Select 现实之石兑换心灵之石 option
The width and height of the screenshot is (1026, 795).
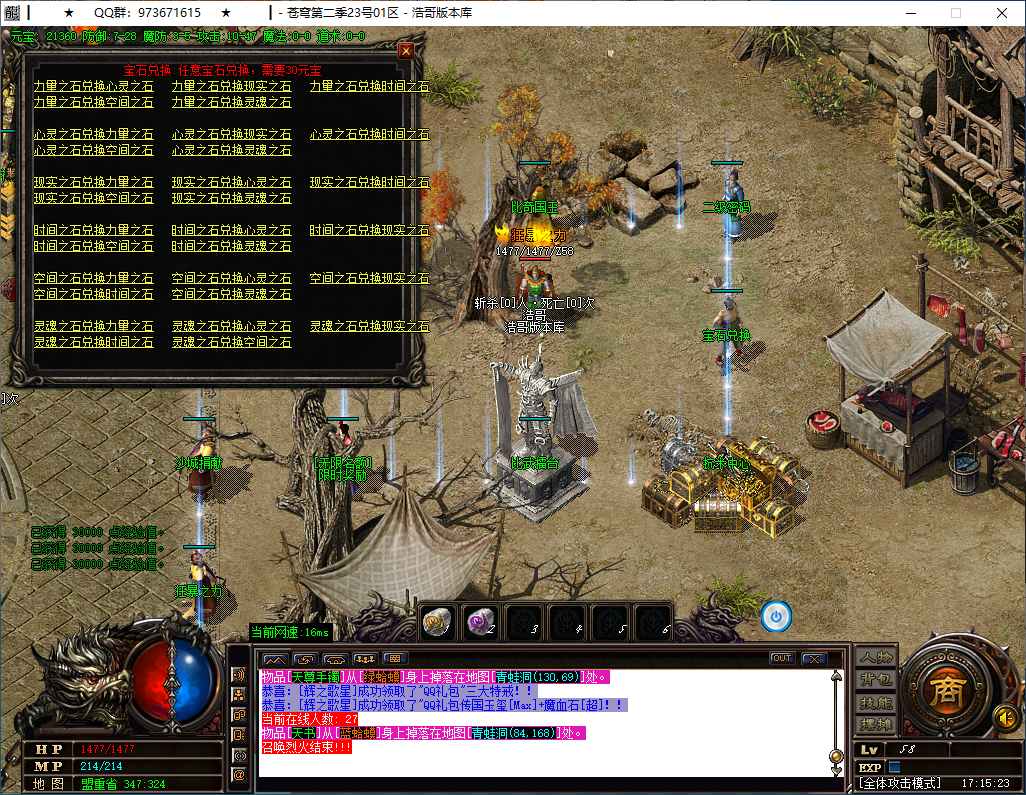point(231,183)
